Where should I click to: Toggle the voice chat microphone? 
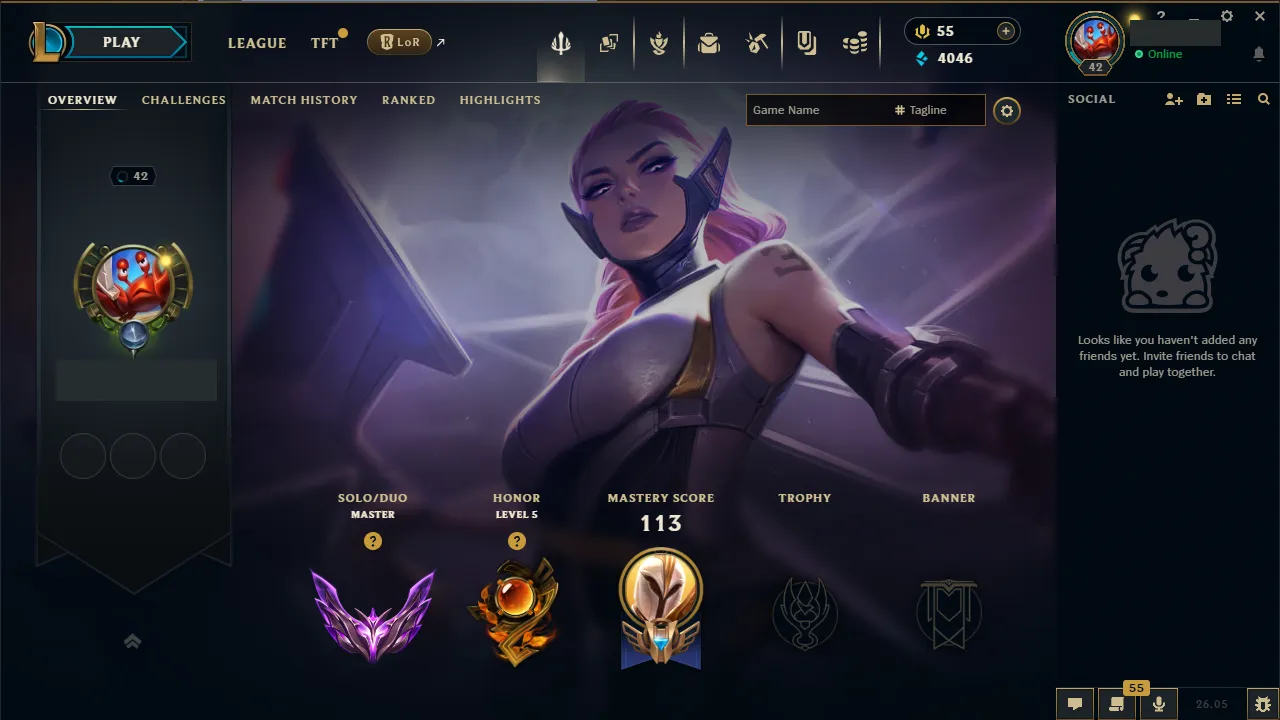coord(1158,703)
